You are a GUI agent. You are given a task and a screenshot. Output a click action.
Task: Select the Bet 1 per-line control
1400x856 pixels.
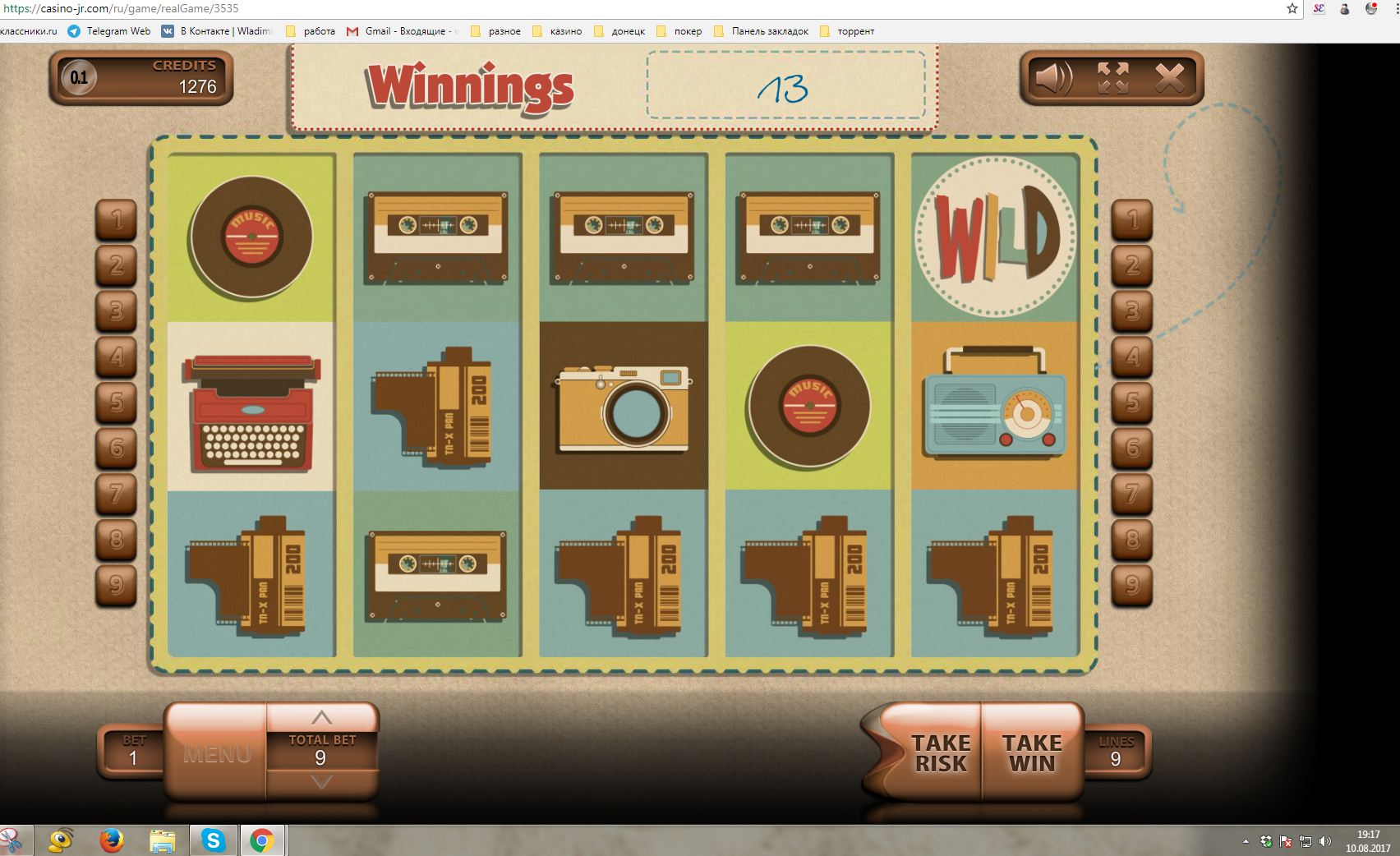(x=132, y=751)
